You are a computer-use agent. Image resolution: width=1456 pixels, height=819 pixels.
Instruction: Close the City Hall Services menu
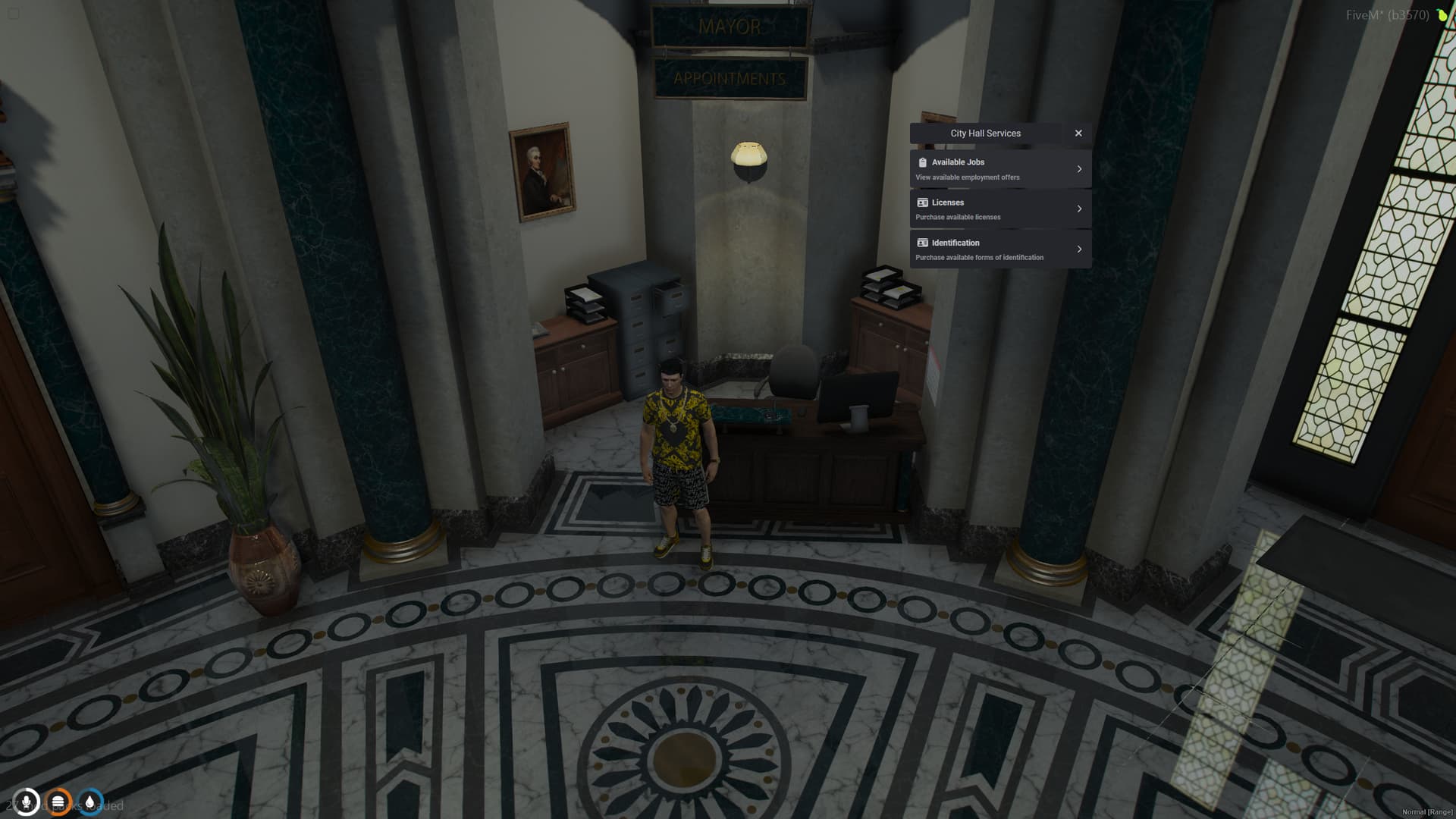[x=1078, y=133]
